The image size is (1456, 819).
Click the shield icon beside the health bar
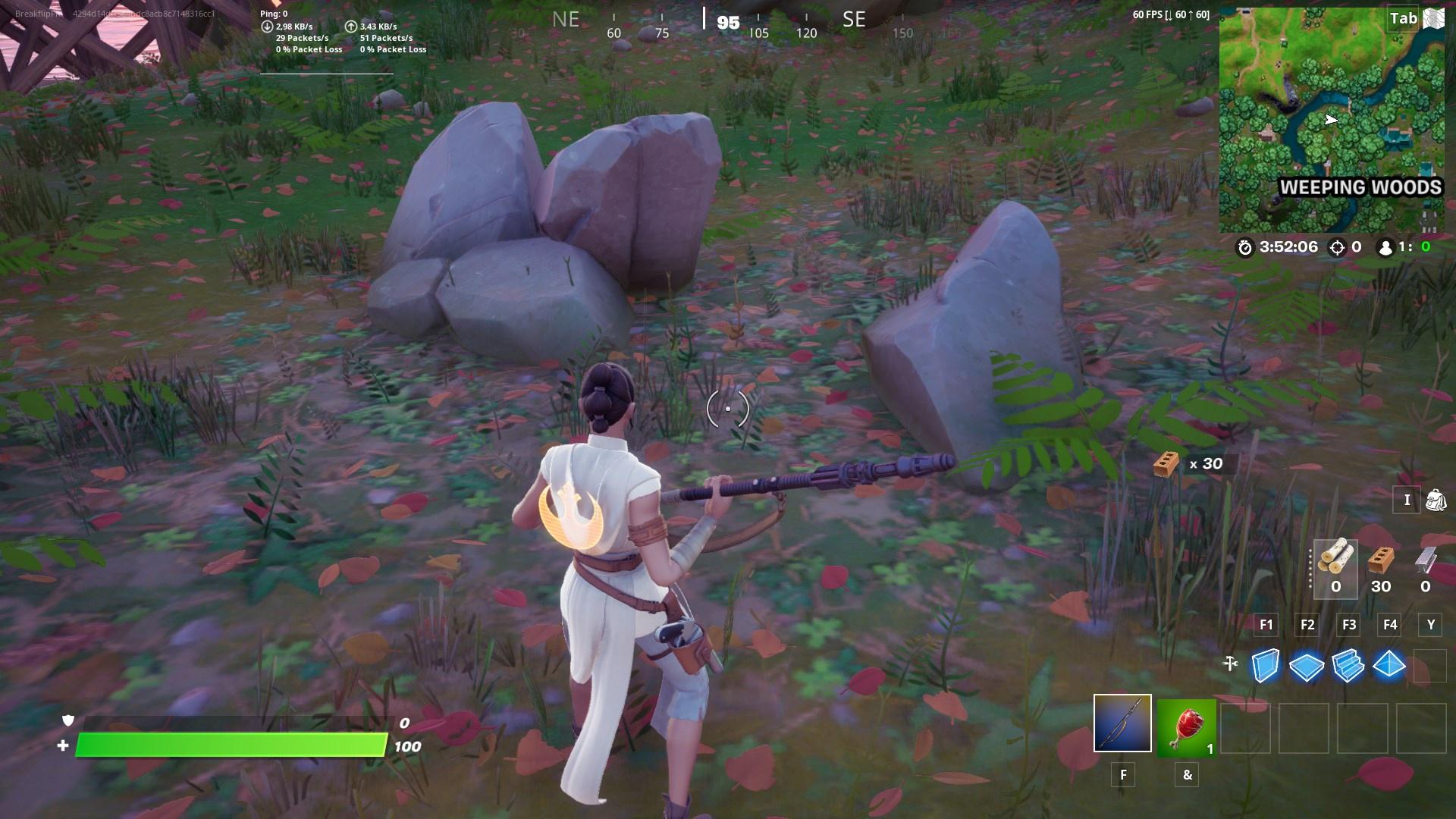[x=67, y=720]
